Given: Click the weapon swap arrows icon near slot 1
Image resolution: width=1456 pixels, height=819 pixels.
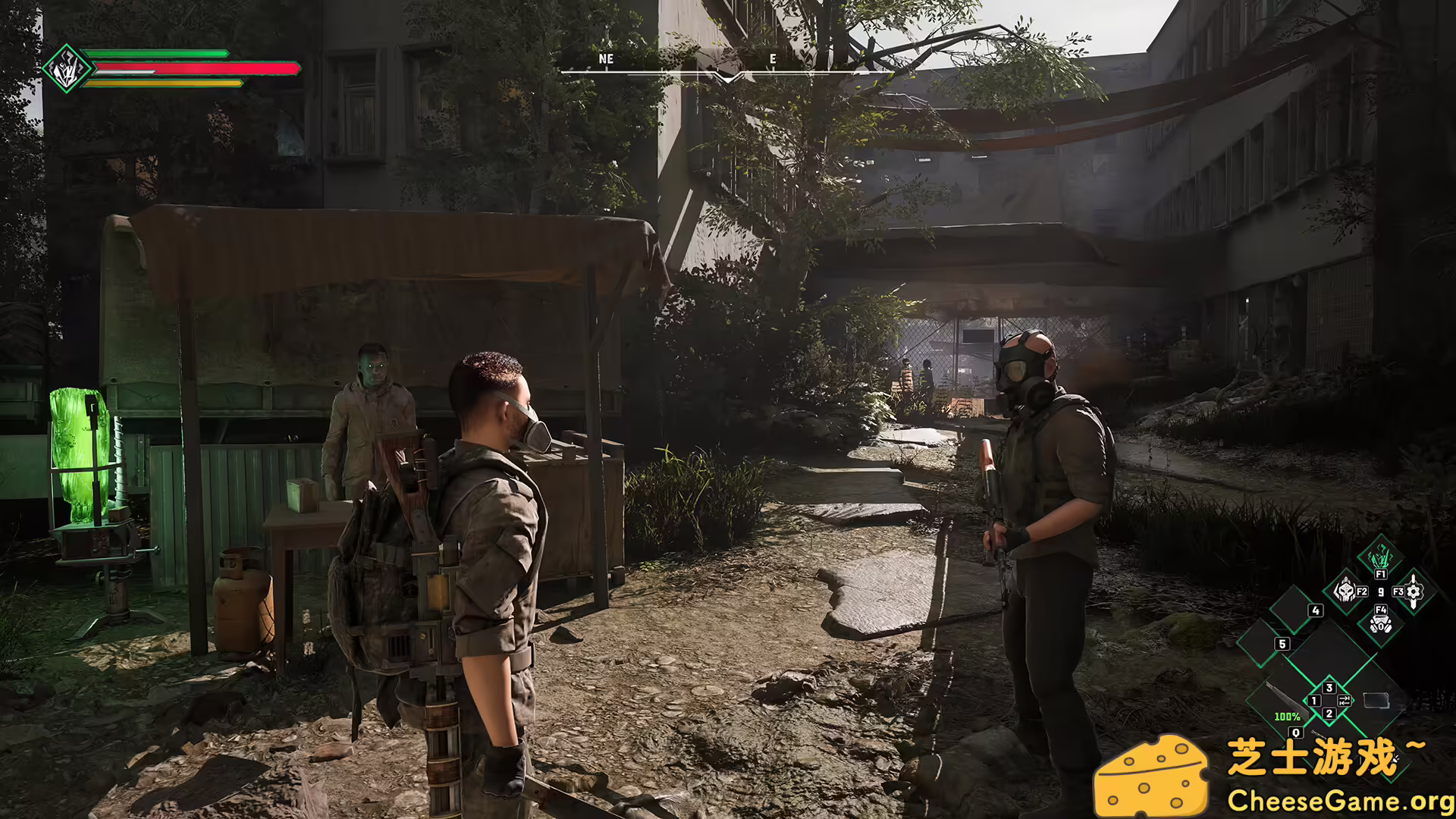Looking at the screenshot, I should [1345, 700].
